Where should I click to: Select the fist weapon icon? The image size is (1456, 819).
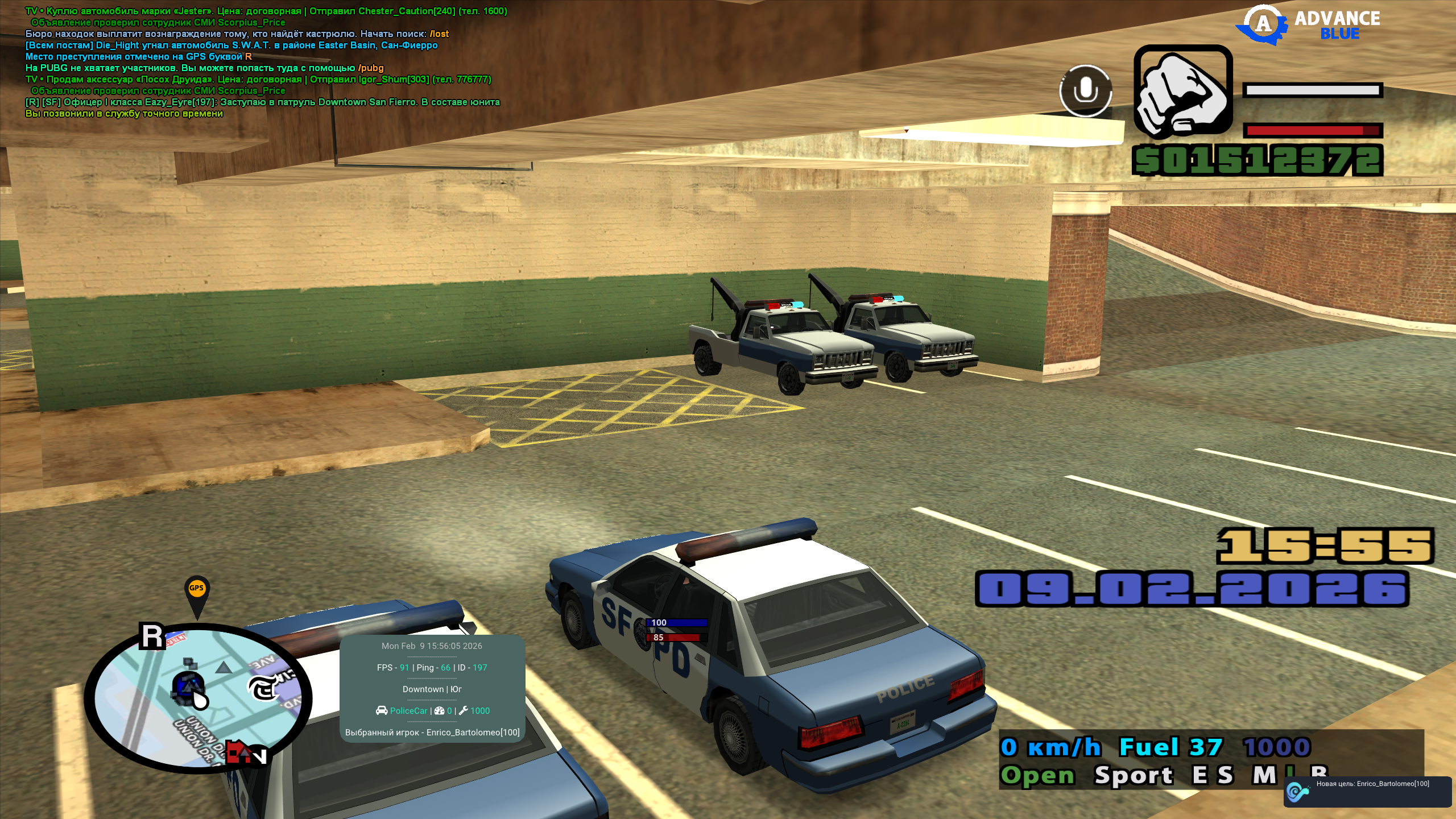coord(1183,92)
